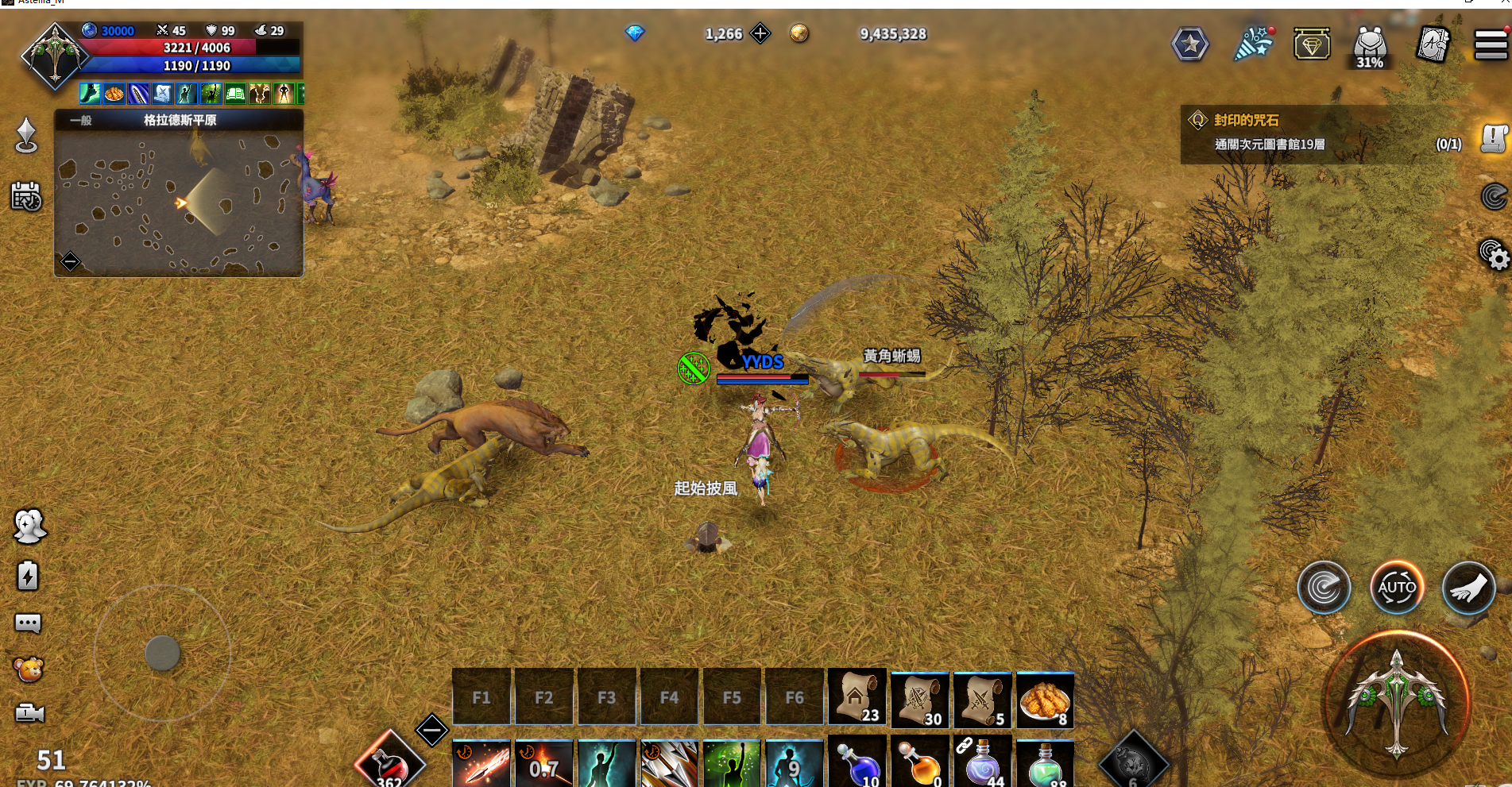Open the hamburger main menu

click(x=1491, y=44)
